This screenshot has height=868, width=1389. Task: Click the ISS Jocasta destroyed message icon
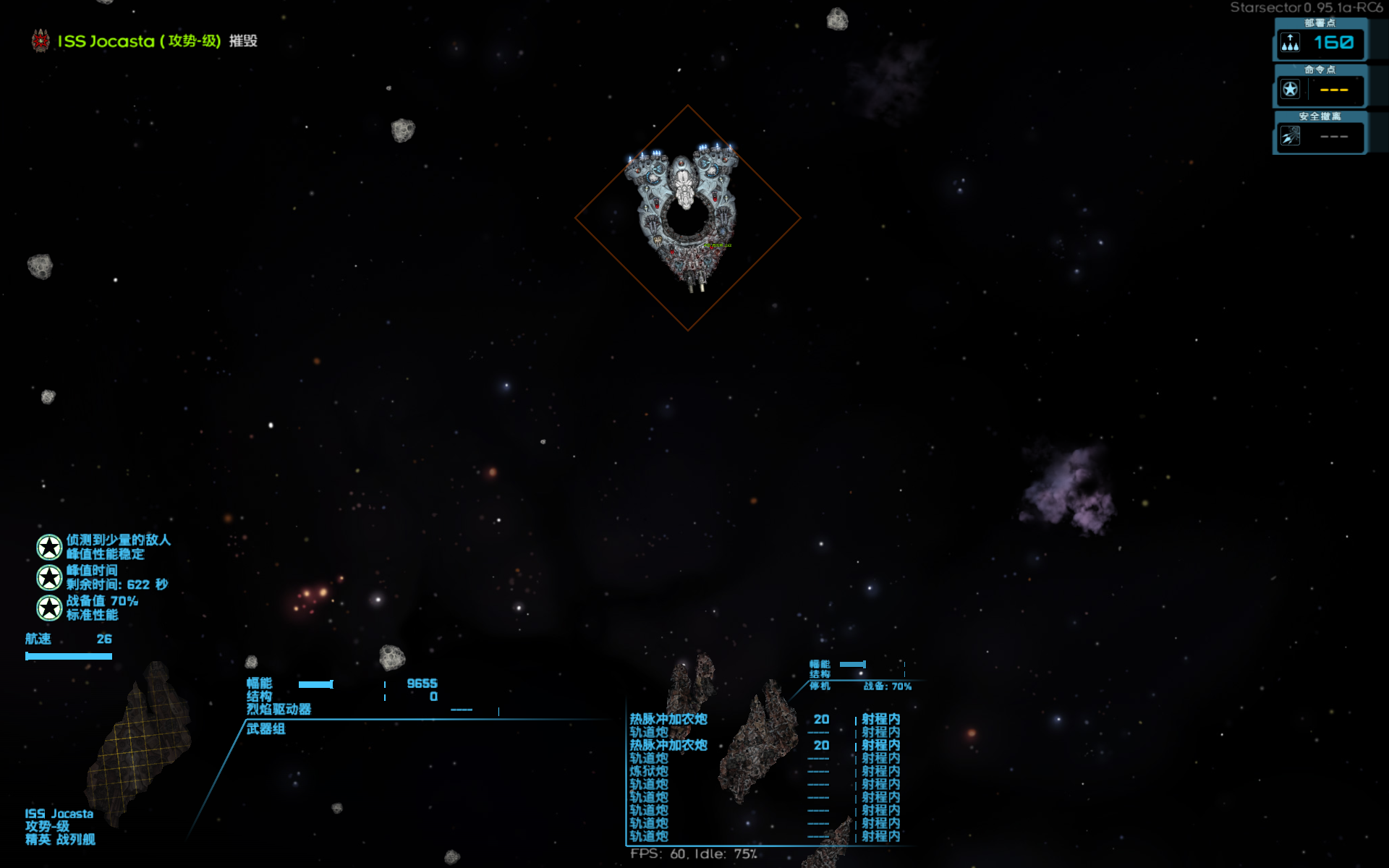click(41, 41)
